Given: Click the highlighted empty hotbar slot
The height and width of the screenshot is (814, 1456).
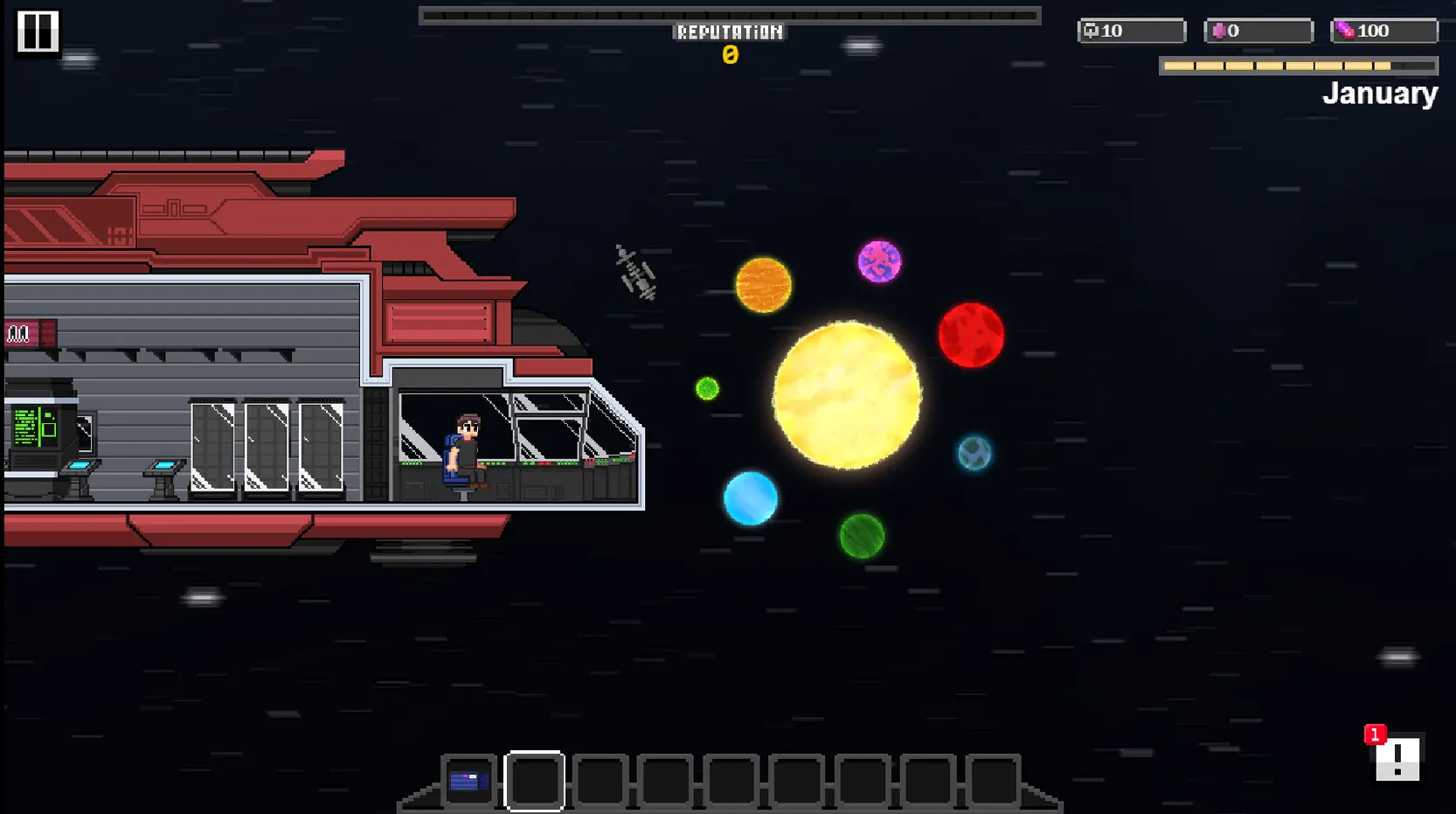Looking at the screenshot, I should pos(534,781).
